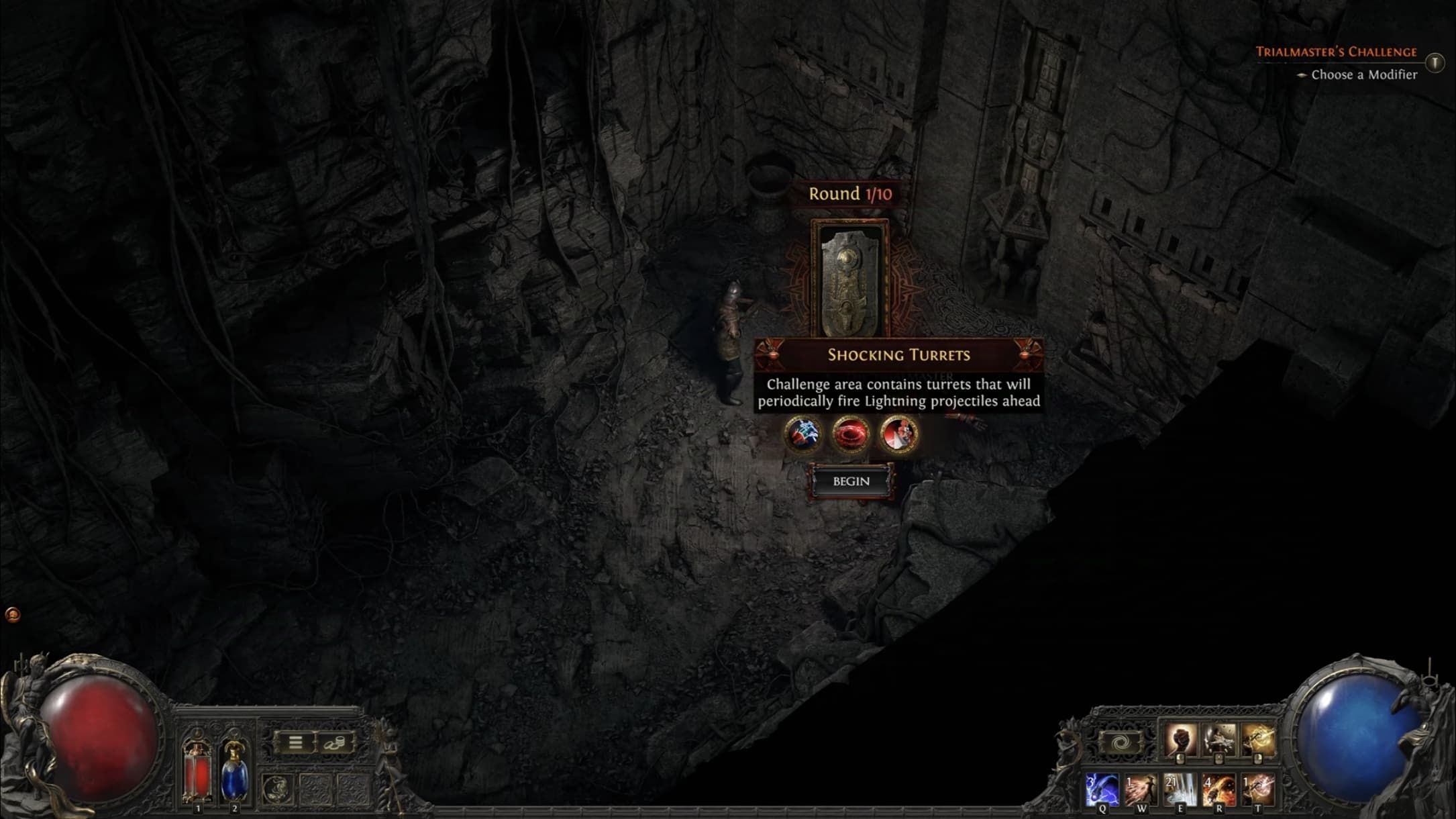Trigger the spark spray skill on W
This screenshot has width=1456, height=819.
(x=1141, y=789)
